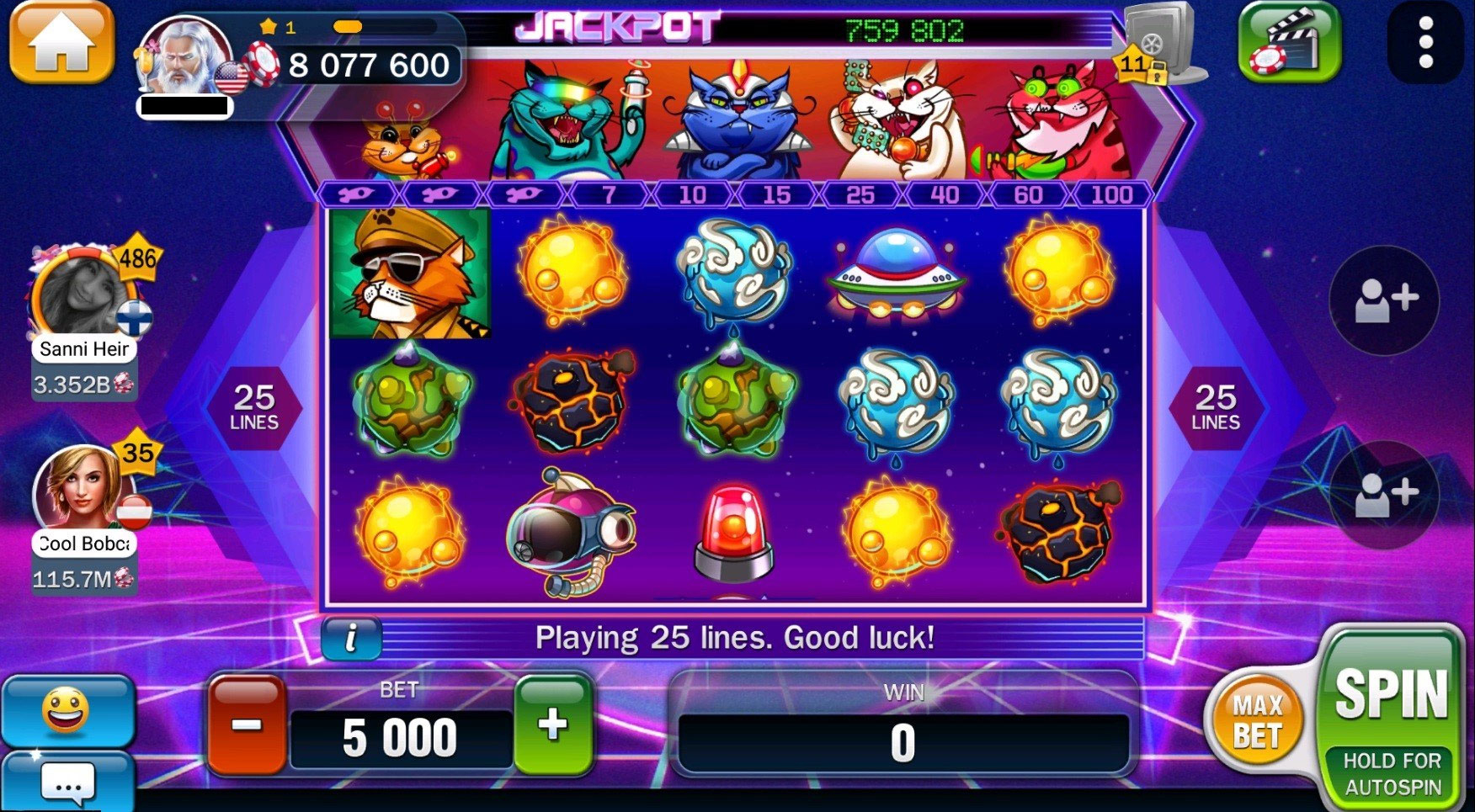Open the three-dot options menu

pyautogui.click(x=1425, y=42)
